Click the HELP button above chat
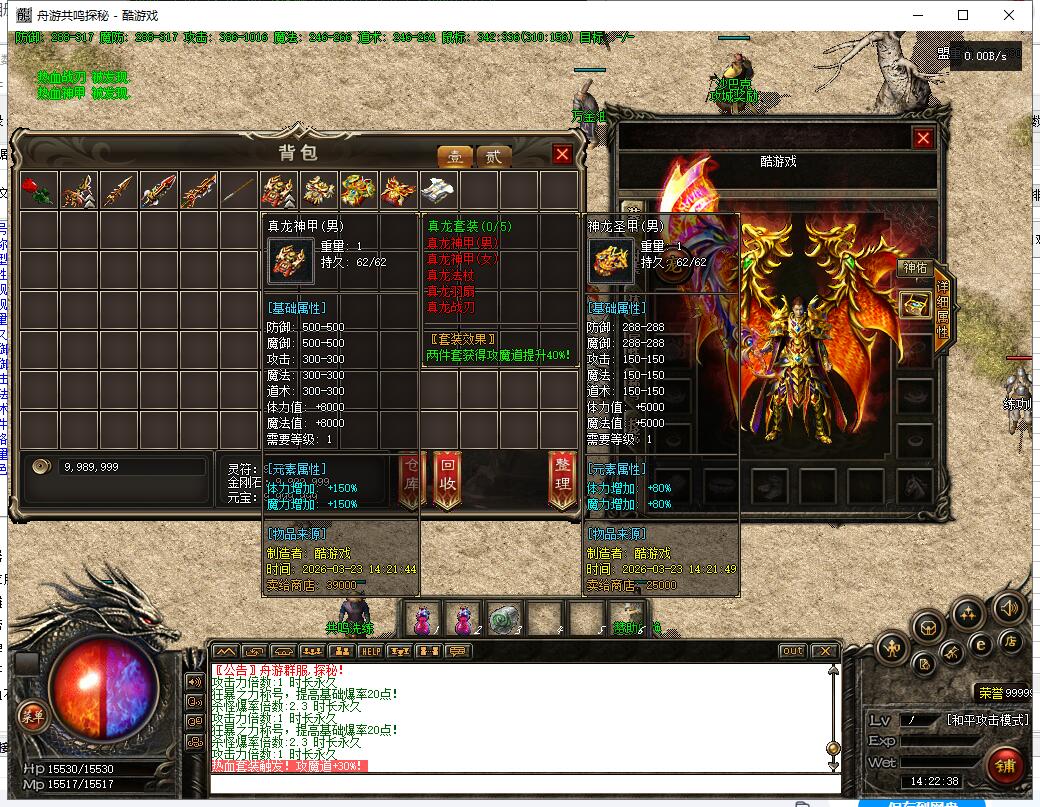 coord(371,651)
